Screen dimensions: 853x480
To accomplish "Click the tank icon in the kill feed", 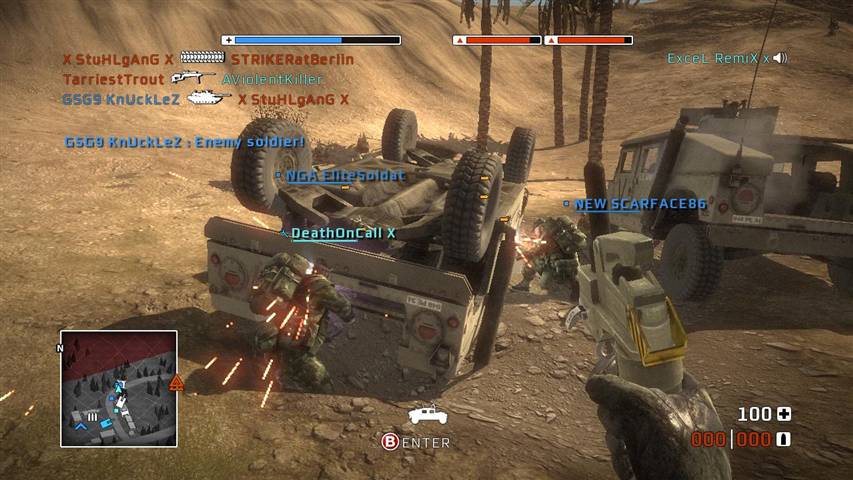I will (209, 99).
